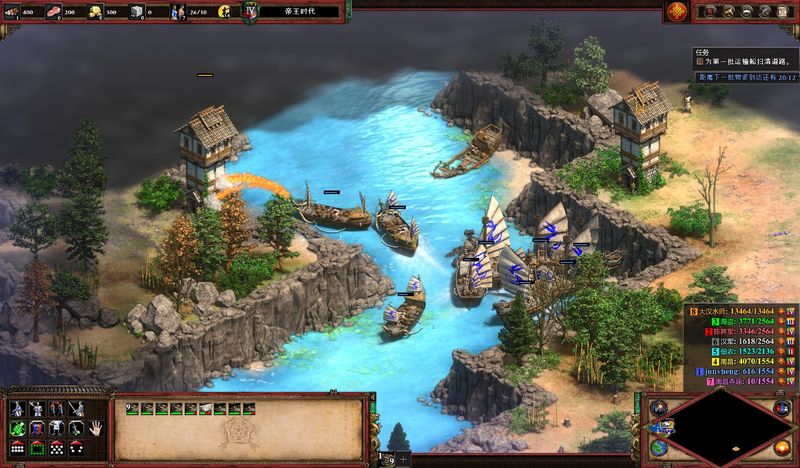Choose the open hand stop command
The height and width of the screenshot is (468, 800).
pos(97,428)
